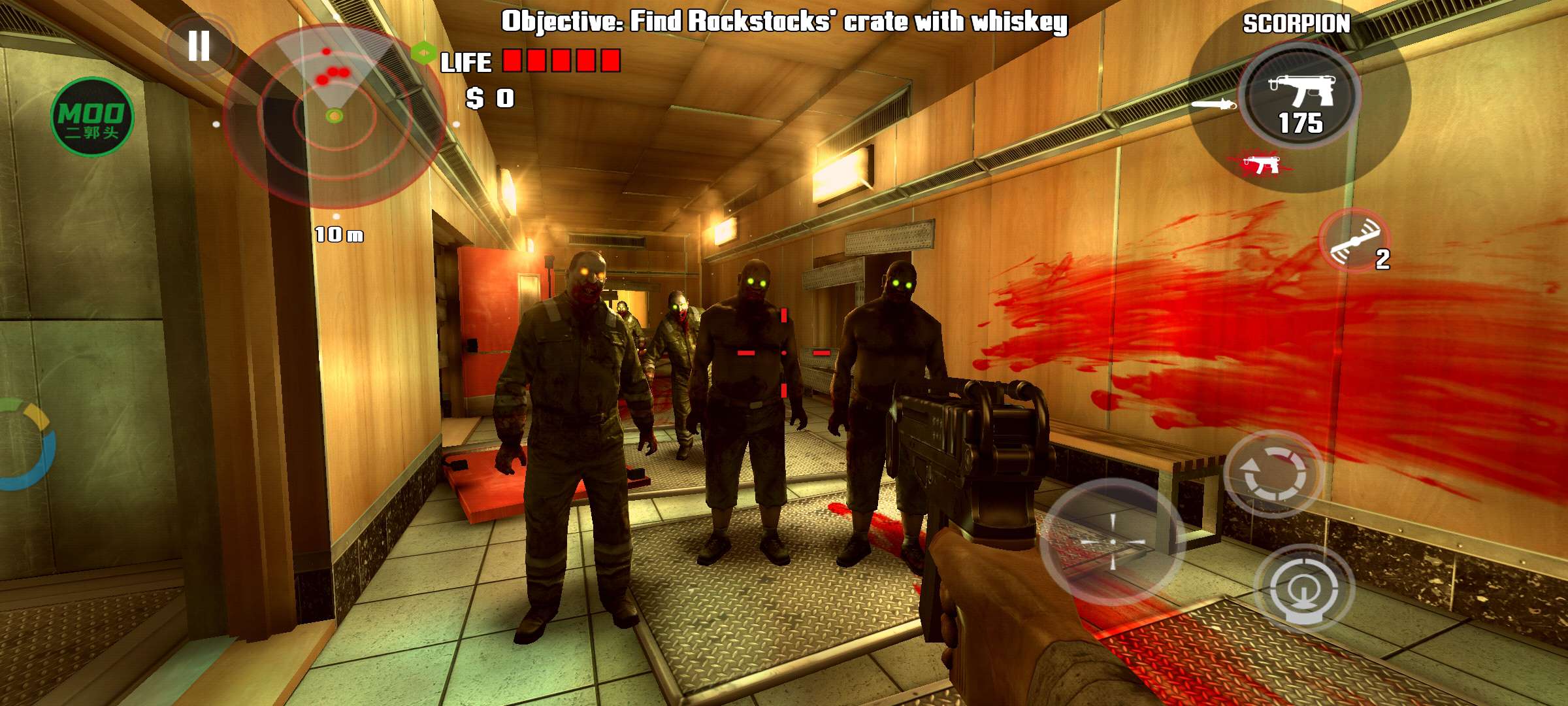Use the consumable item with count 2
Image resolution: width=1568 pixels, height=706 pixels.
pyautogui.click(x=1356, y=240)
